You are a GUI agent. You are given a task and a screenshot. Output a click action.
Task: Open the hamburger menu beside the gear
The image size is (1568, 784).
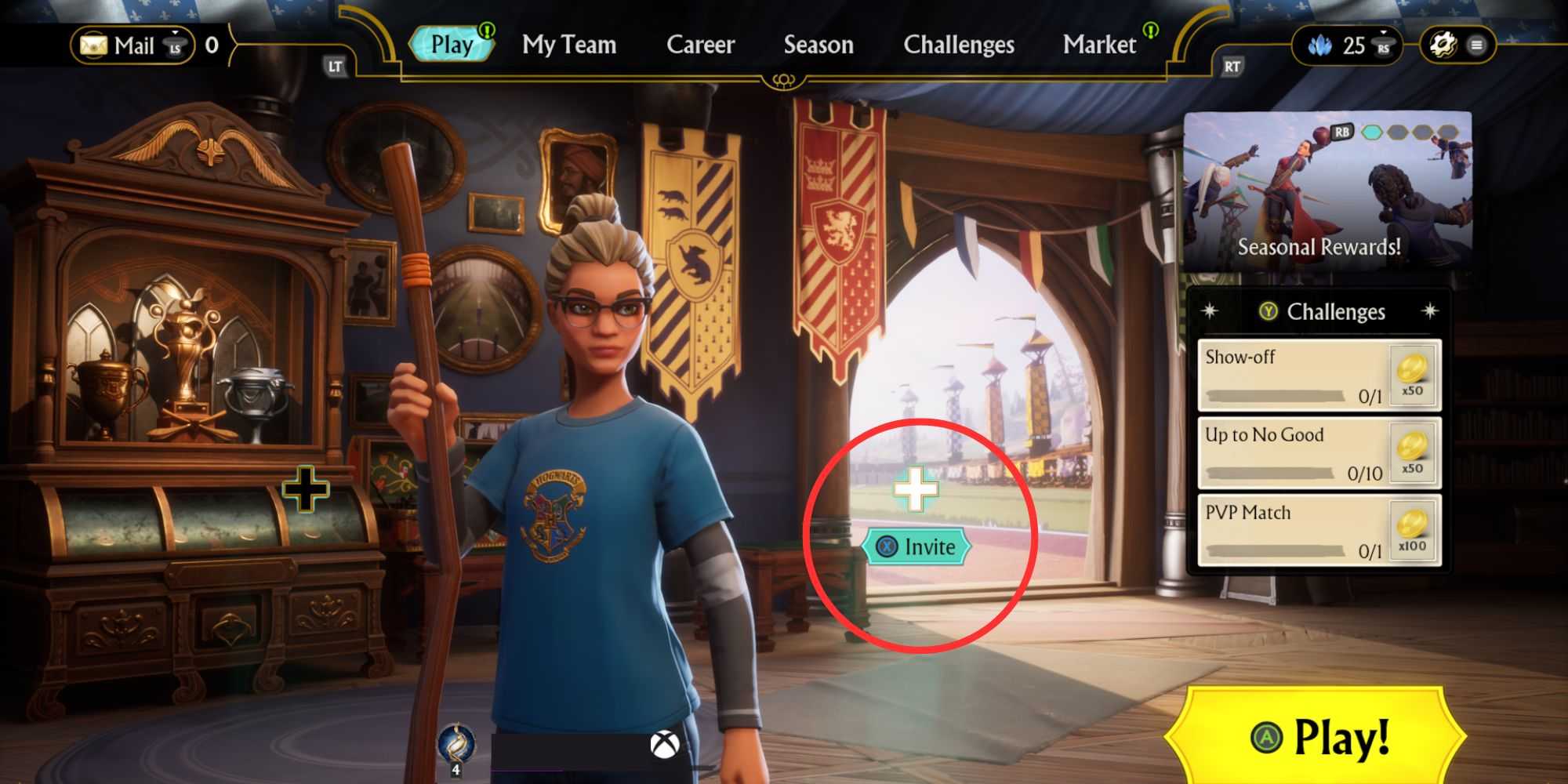point(1478,45)
